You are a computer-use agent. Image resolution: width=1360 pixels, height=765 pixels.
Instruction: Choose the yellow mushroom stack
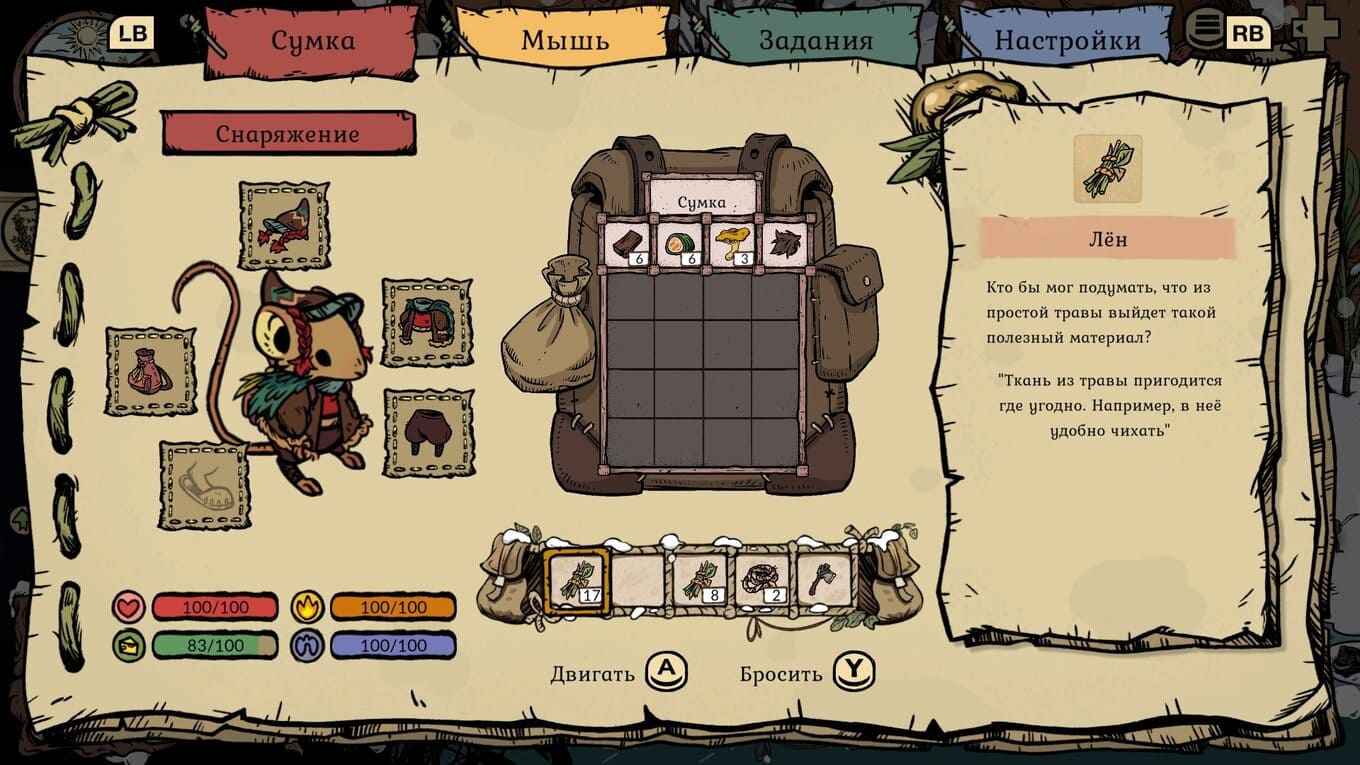coord(729,244)
